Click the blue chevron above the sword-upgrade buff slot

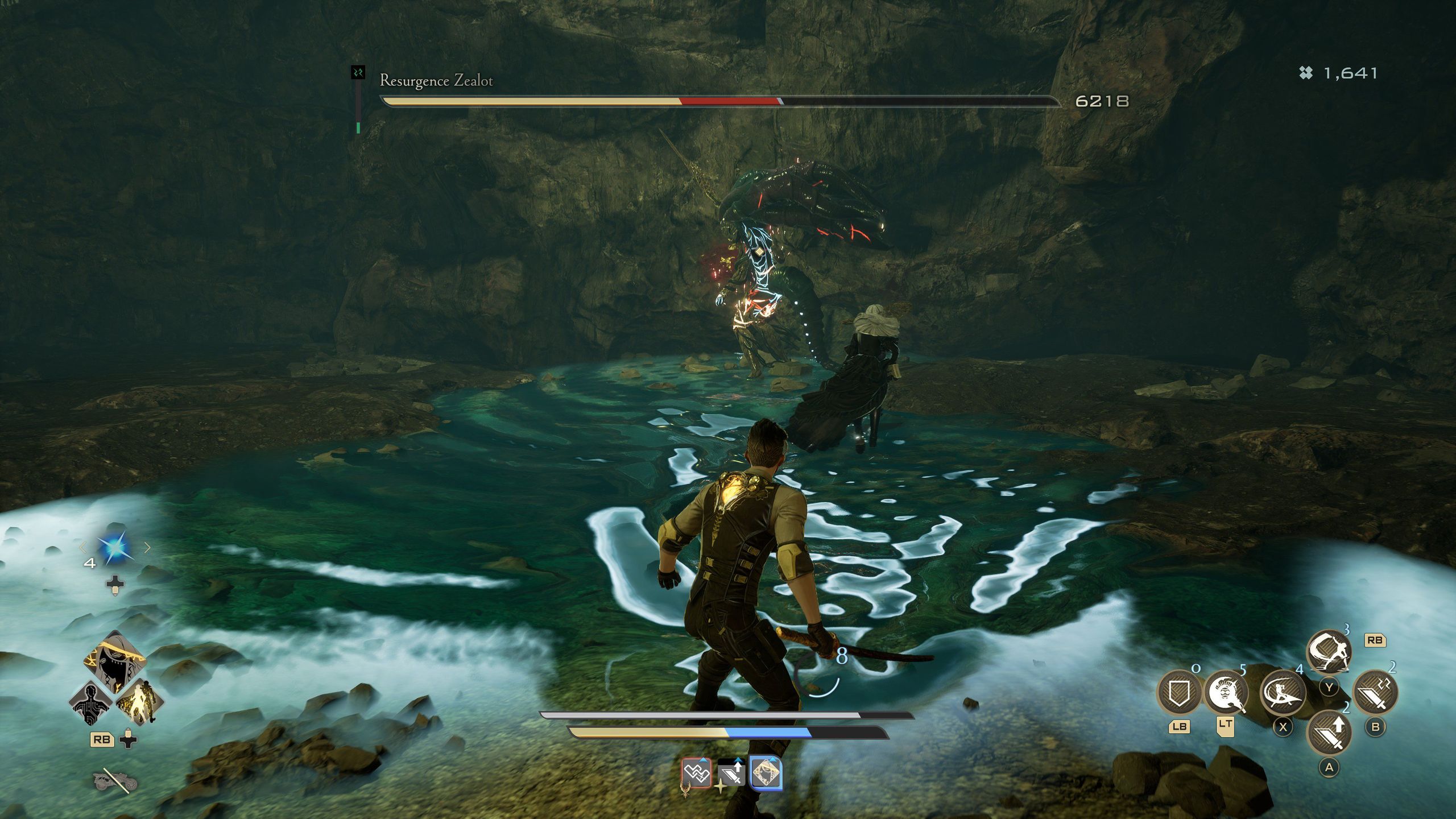coord(738,760)
